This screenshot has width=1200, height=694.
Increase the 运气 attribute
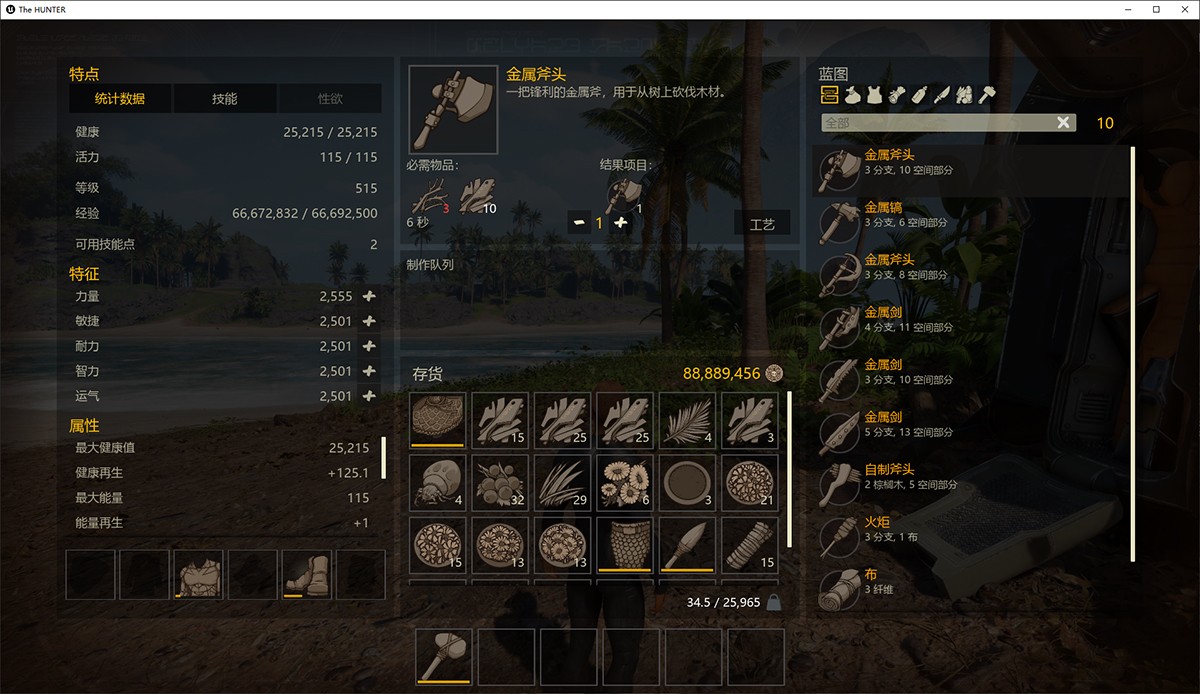click(x=369, y=396)
